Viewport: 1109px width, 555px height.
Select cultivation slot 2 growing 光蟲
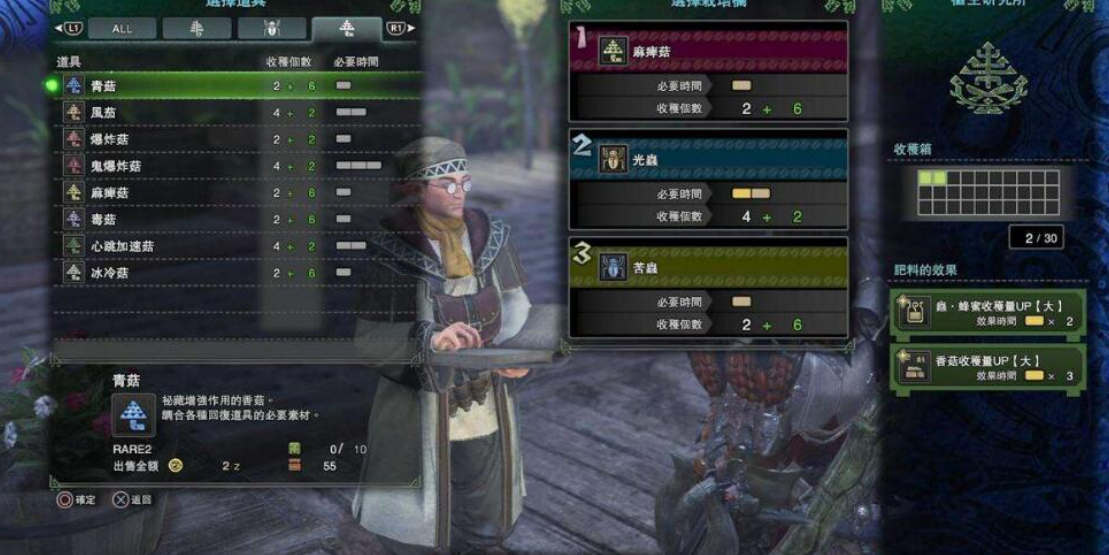pos(708,180)
